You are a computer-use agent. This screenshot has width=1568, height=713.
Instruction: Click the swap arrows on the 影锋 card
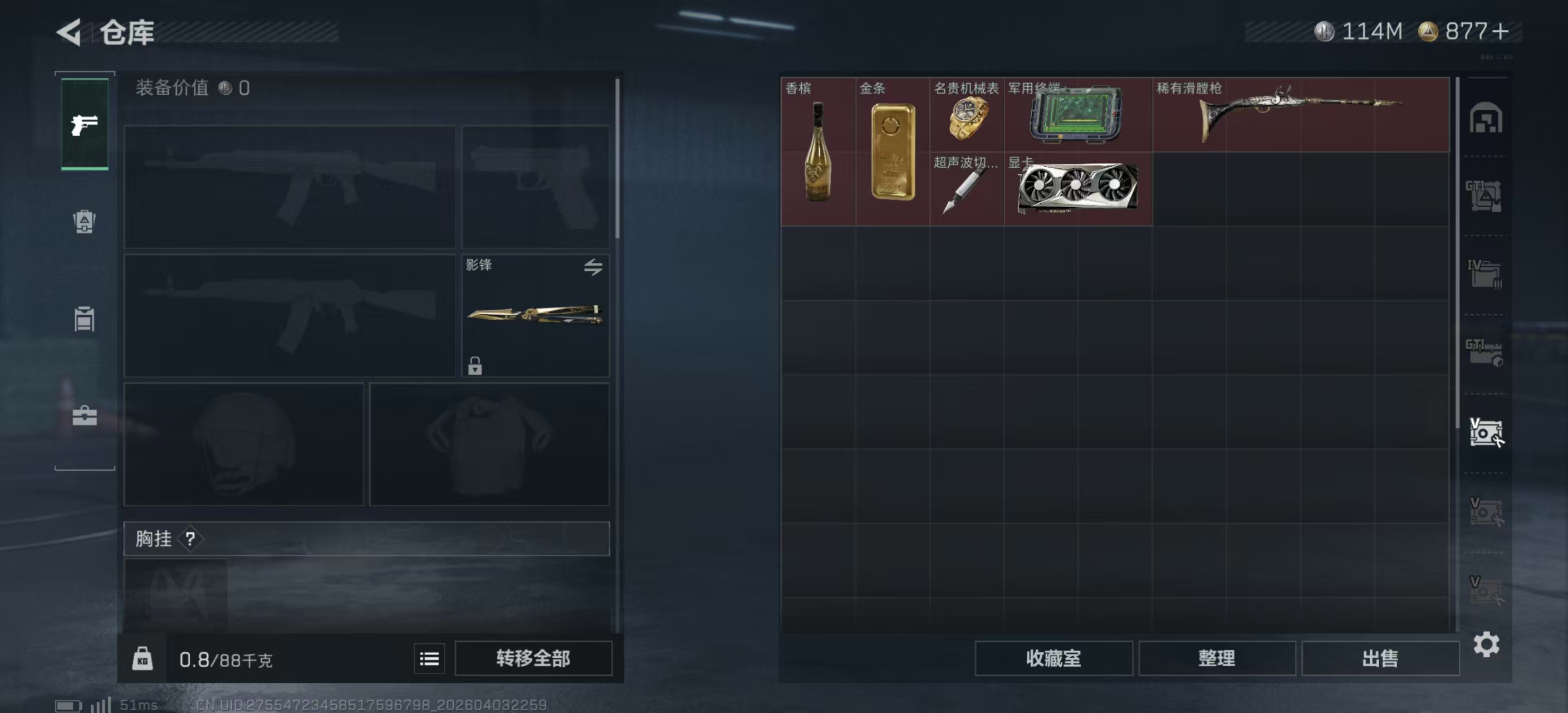595,268
